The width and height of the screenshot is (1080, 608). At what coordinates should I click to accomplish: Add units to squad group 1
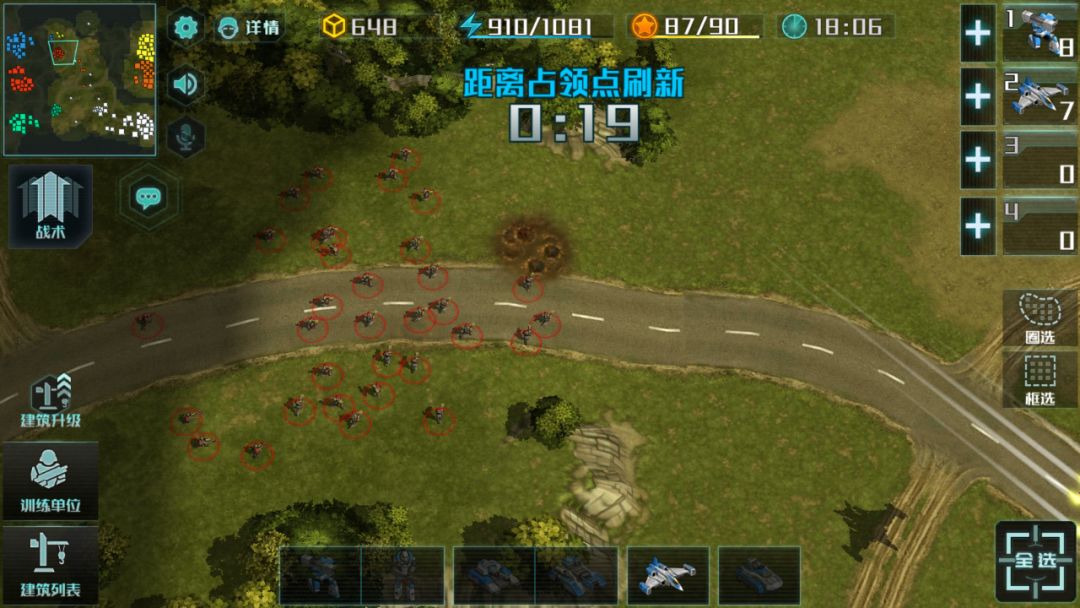978,33
